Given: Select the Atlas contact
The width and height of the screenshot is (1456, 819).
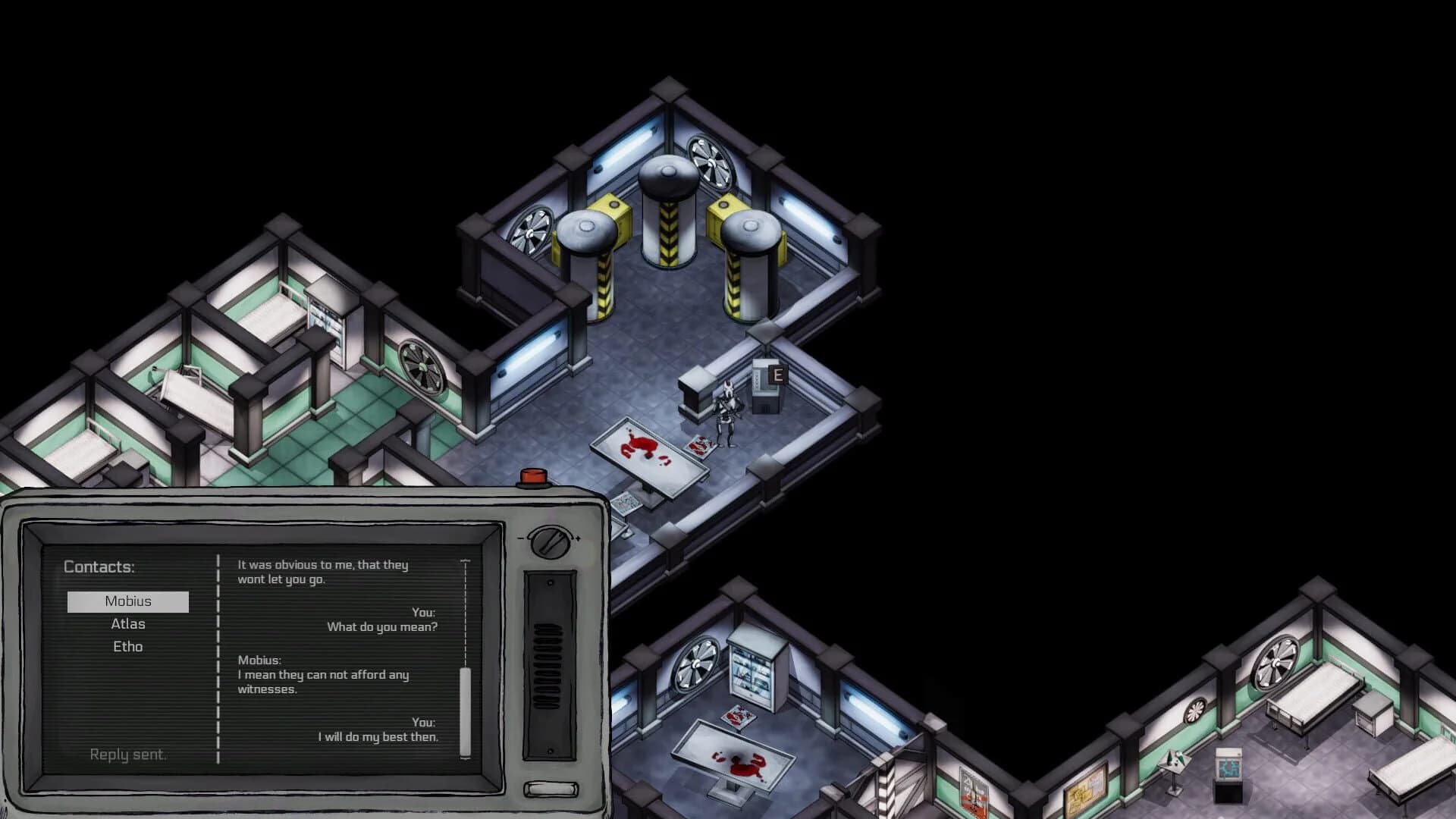Looking at the screenshot, I should tap(128, 623).
